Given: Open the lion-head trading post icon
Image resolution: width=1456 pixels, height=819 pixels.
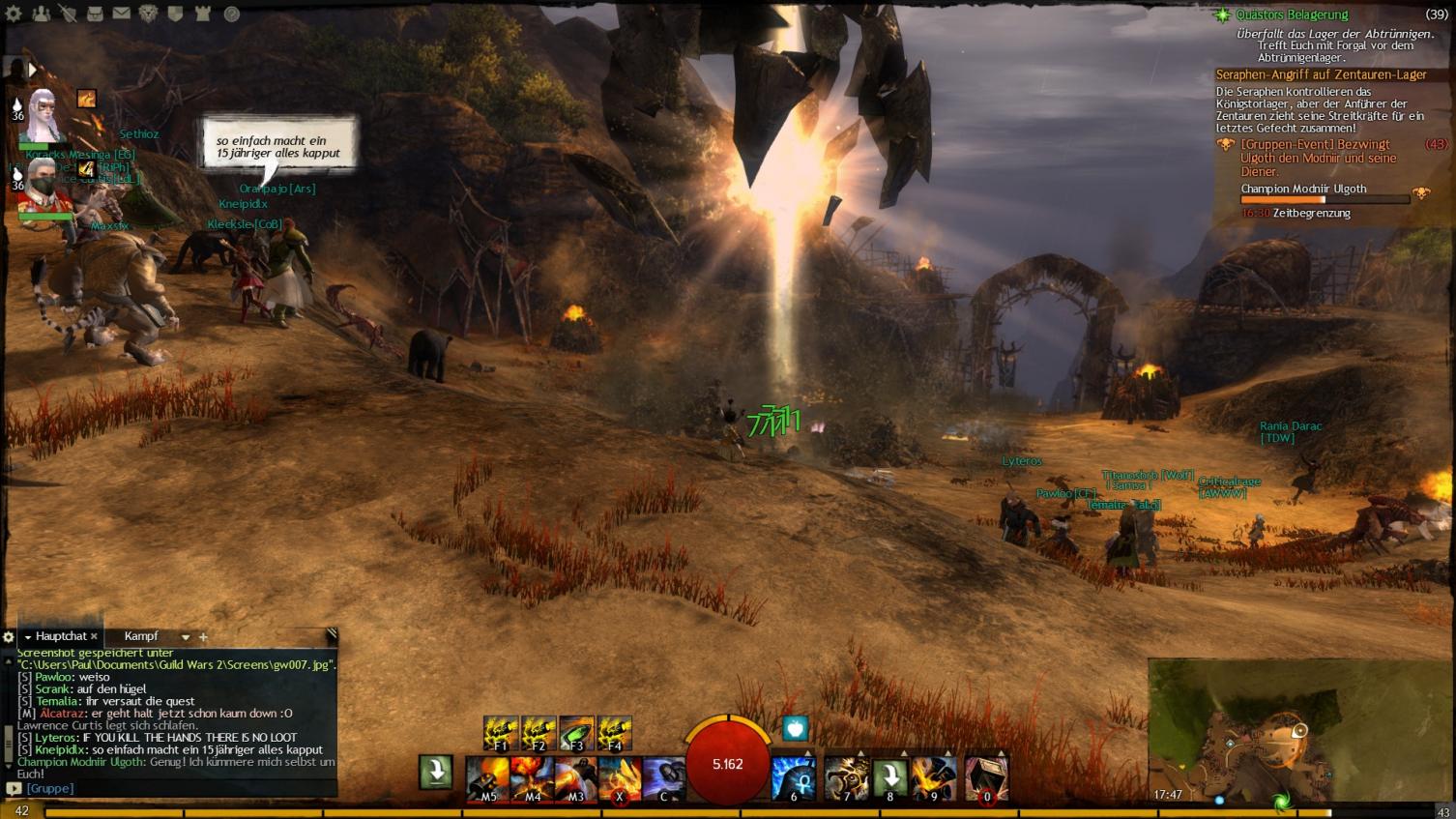Looking at the screenshot, I should point(149,14).
